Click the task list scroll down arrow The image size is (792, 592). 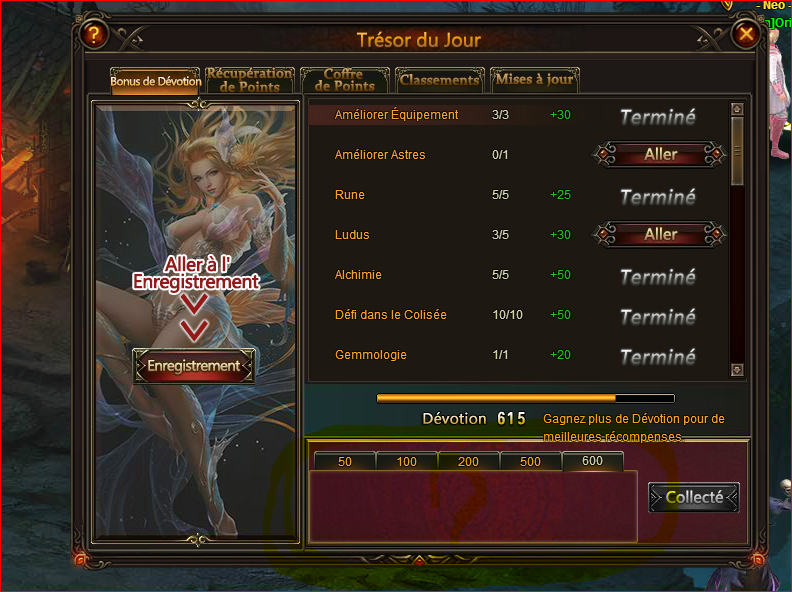click(x=738, y=370)
